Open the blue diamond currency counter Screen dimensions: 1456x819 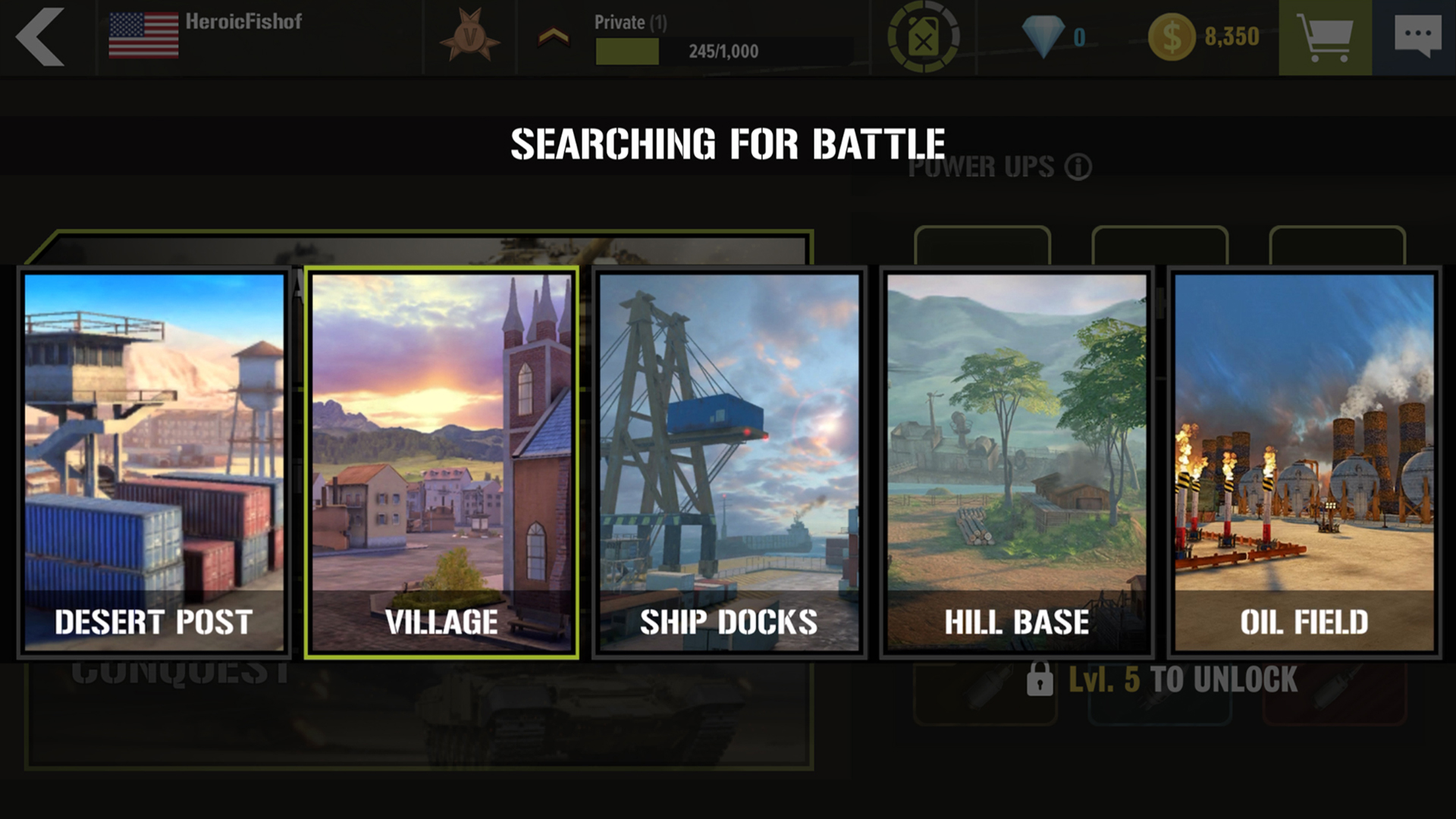pos(1053,36)
